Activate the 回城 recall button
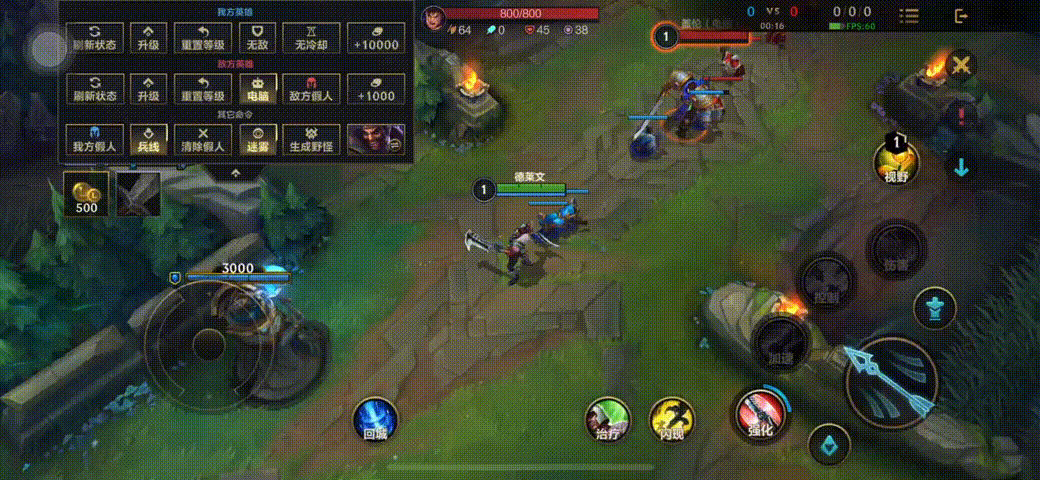 tap(375, 419)
